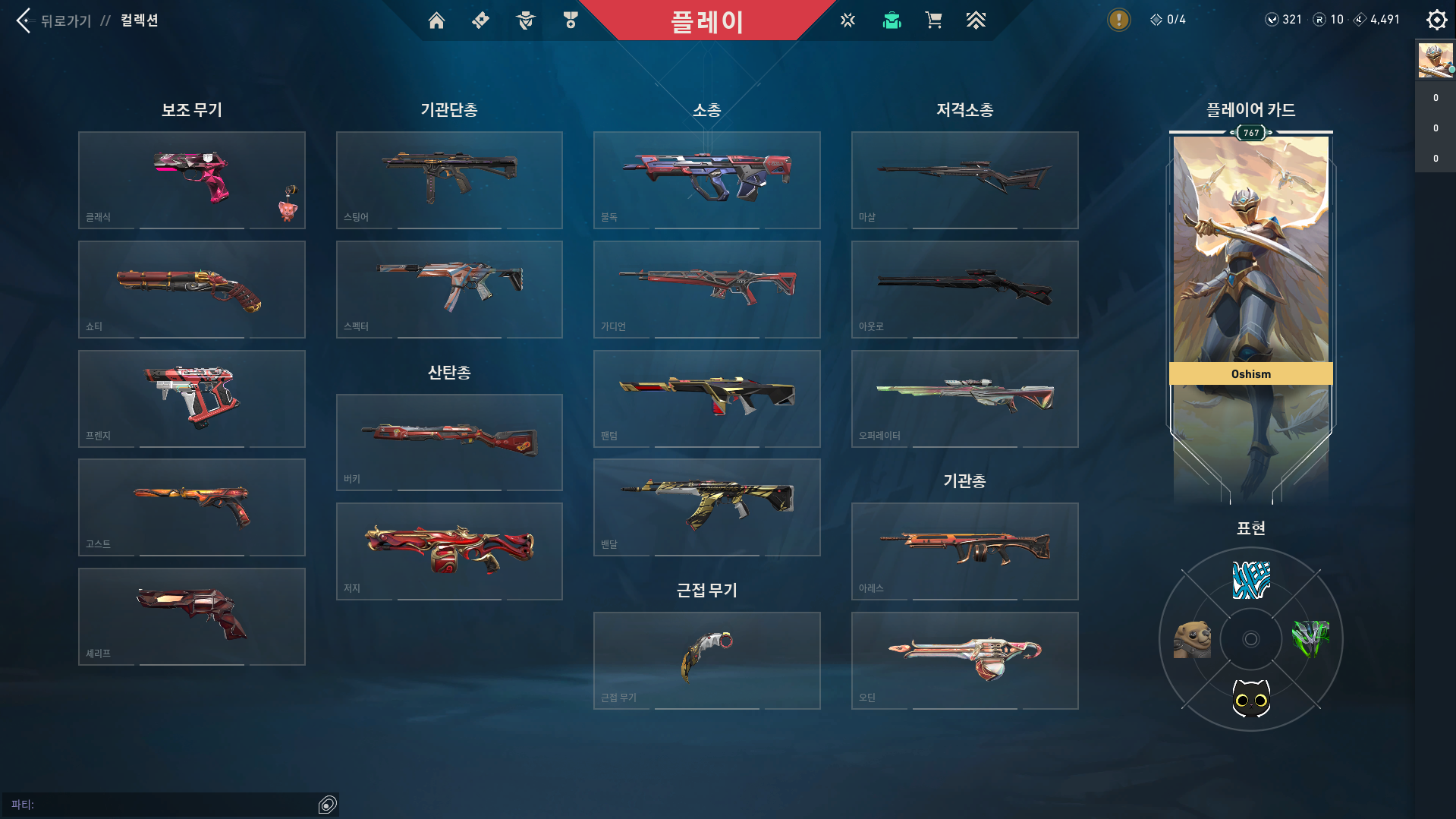This screenshot has height=819, width=1456.
Task: Open settings gear icon
Action: click(1436, 20)
